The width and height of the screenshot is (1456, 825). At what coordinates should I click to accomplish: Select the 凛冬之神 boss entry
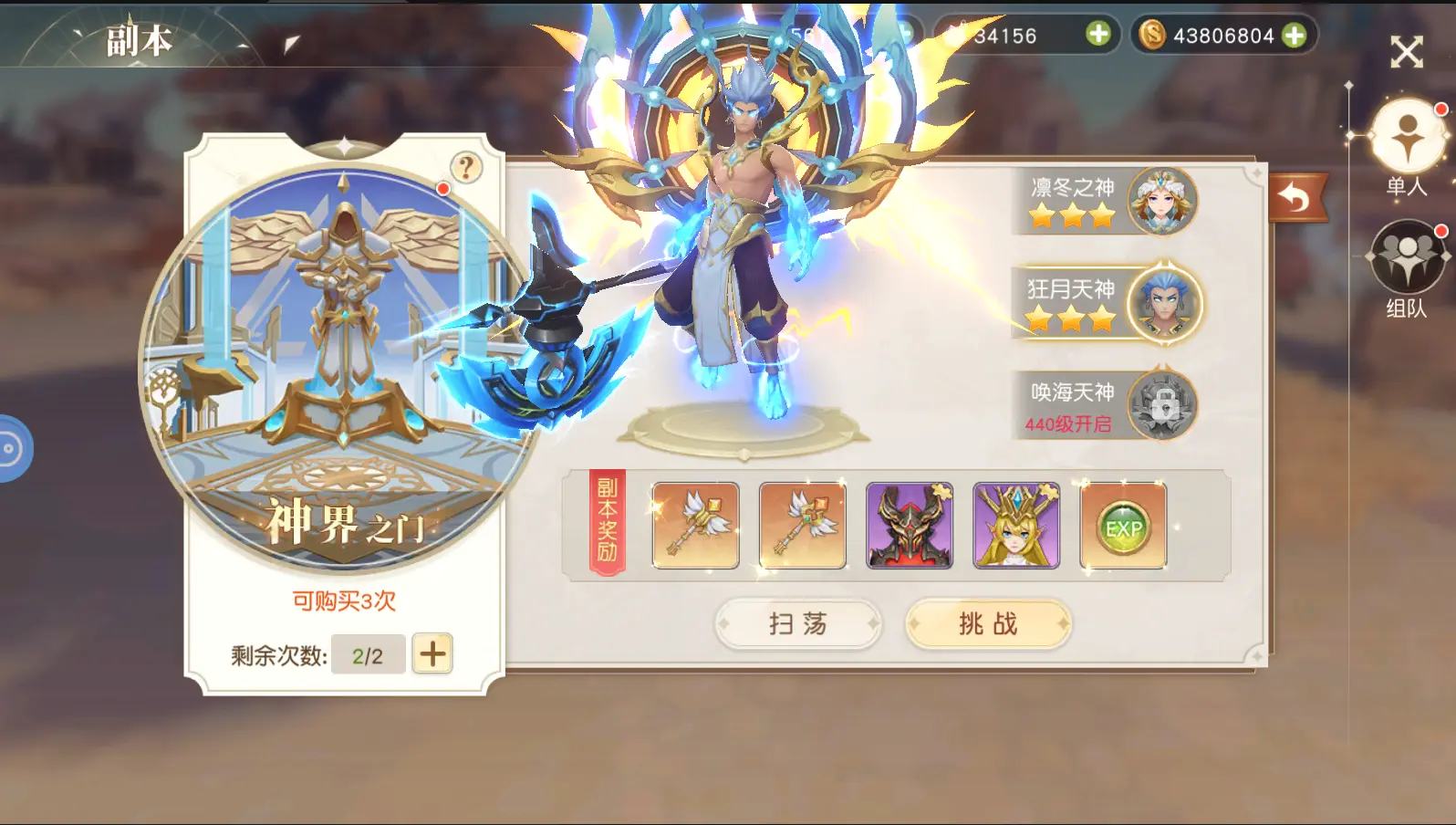tap(1107, 202)
